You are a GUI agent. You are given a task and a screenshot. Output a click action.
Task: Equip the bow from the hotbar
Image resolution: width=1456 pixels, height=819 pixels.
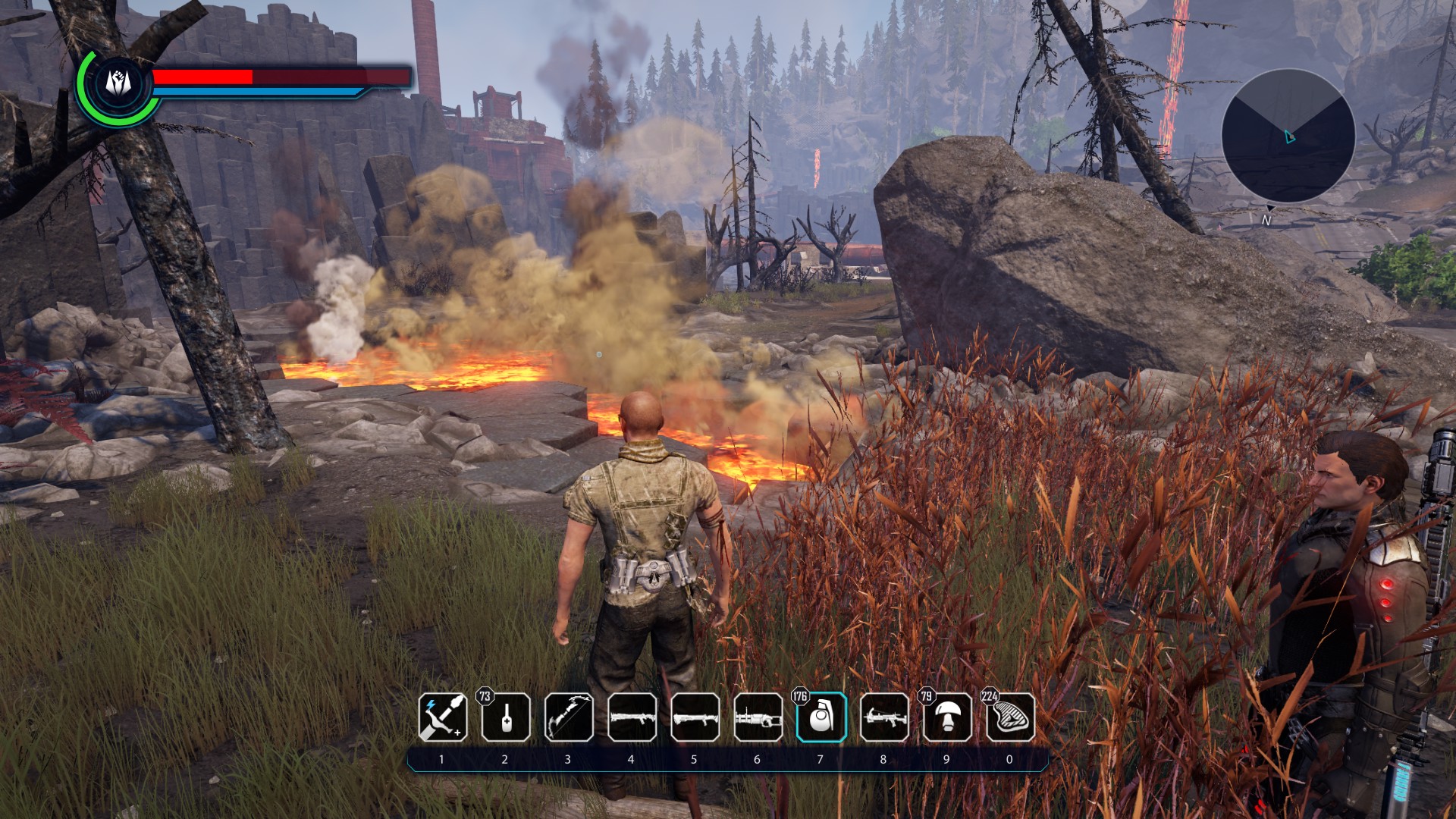tap(569, 717)
